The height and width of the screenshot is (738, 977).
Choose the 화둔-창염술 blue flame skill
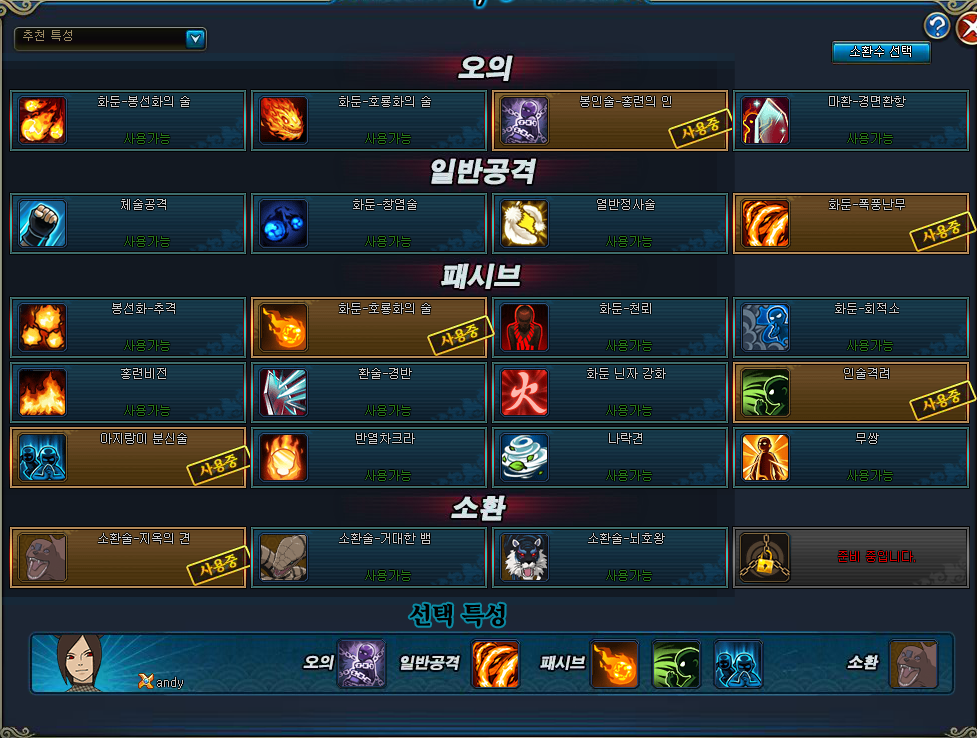369,223
